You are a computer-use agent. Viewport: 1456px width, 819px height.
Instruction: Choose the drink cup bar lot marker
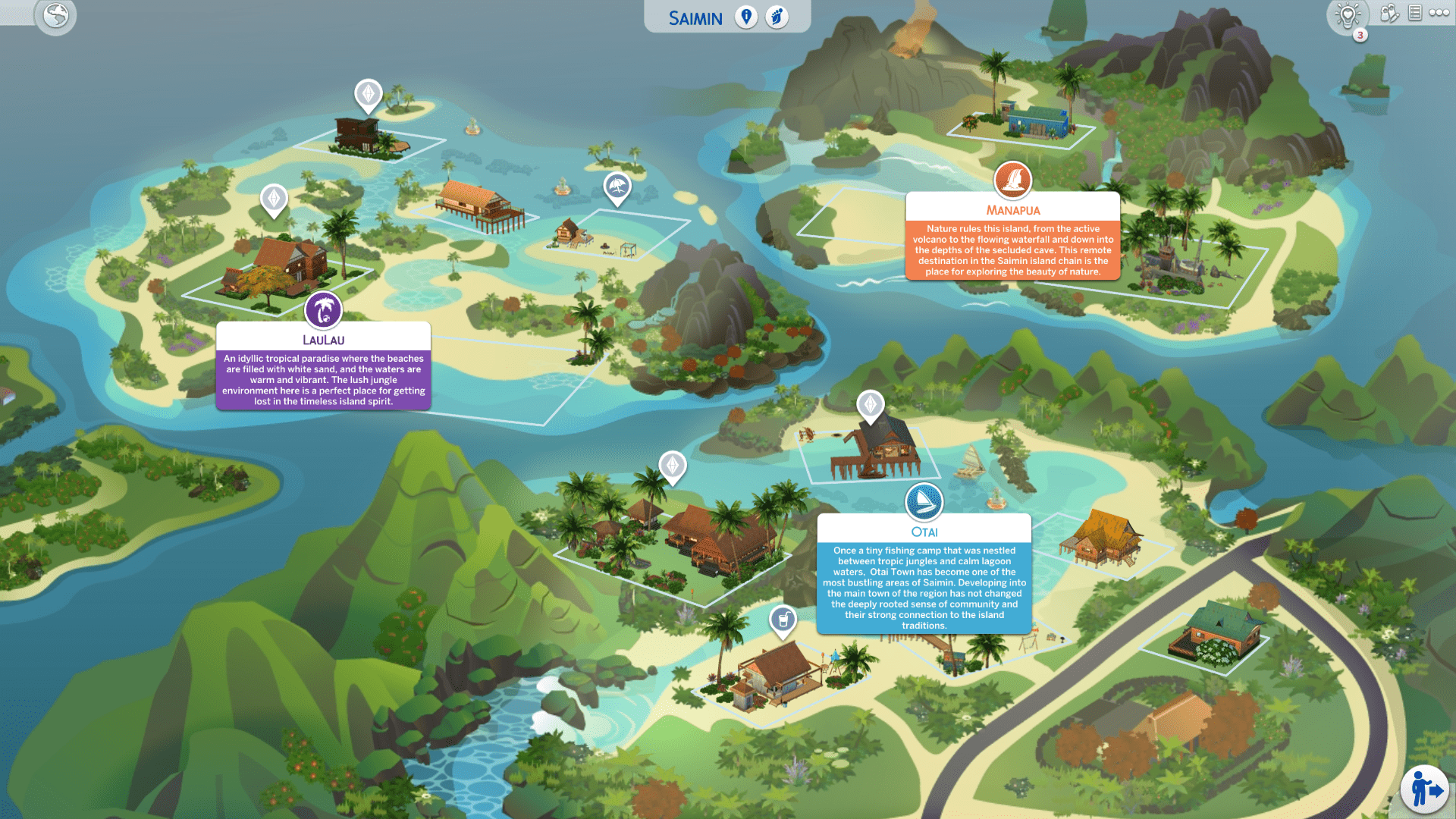coord(783,620)
